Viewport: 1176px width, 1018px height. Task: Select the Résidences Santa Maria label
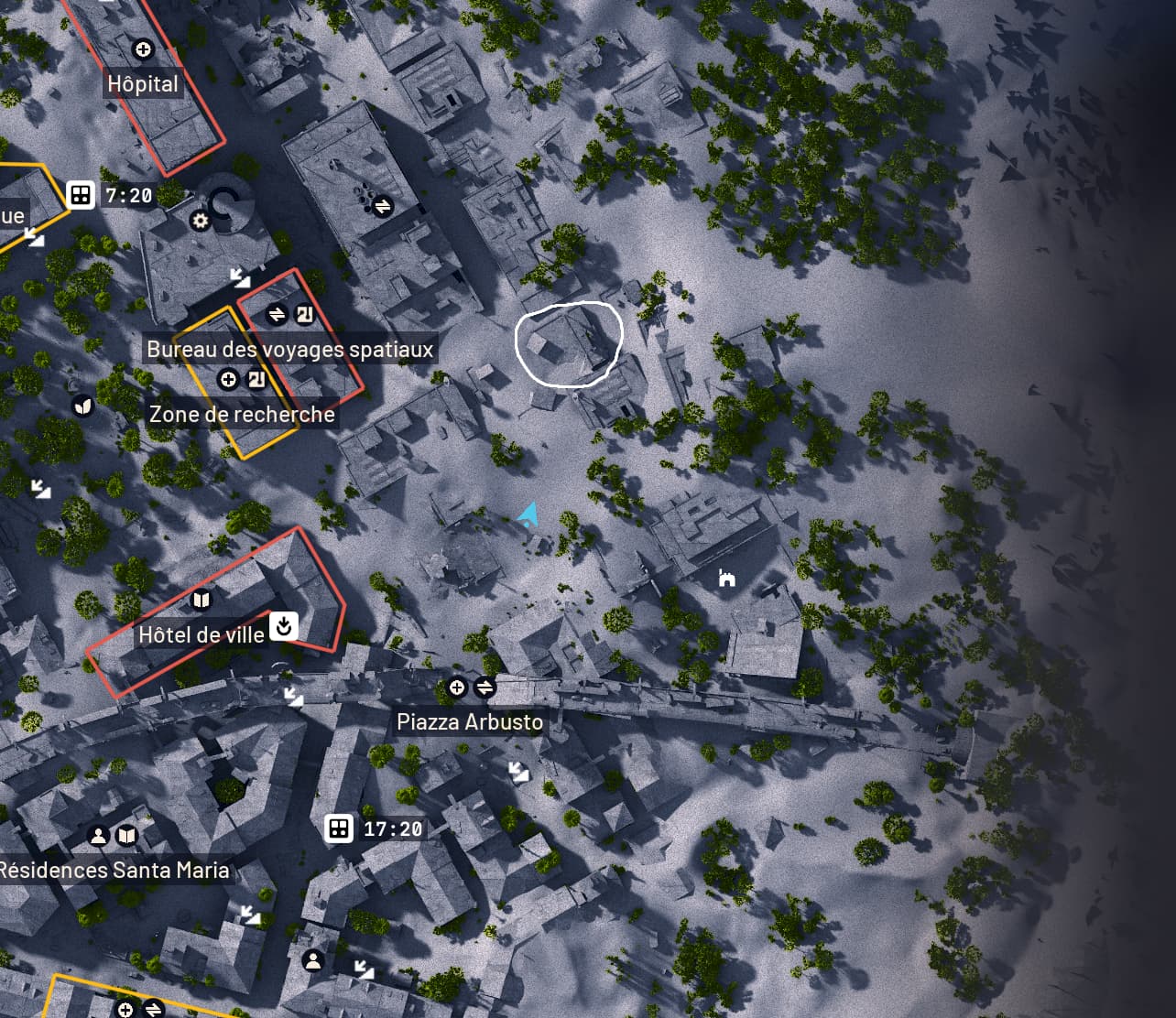(114, 870)
